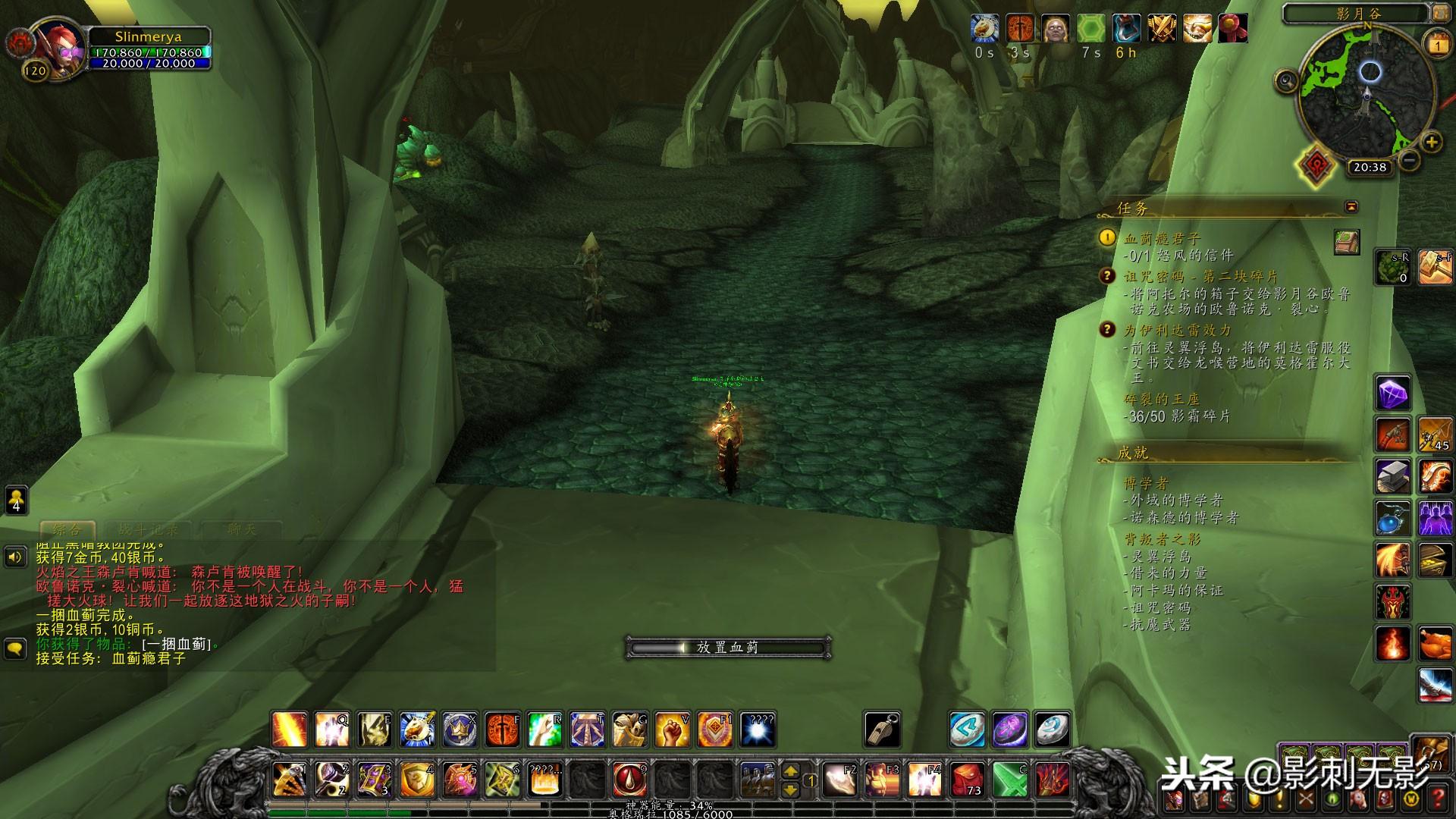
Task: Open the treasure chest action slot
Action: pyautogui.click(x=1435, y=560)
